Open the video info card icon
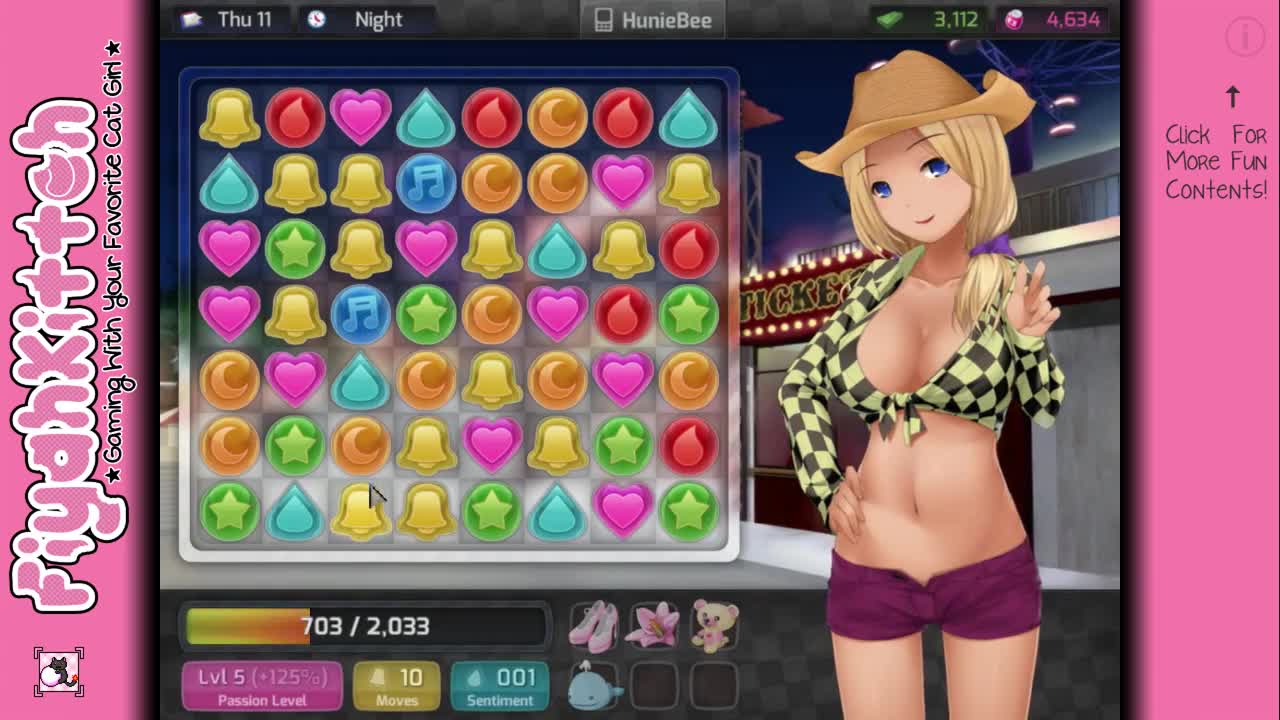 pos(1245,37)
